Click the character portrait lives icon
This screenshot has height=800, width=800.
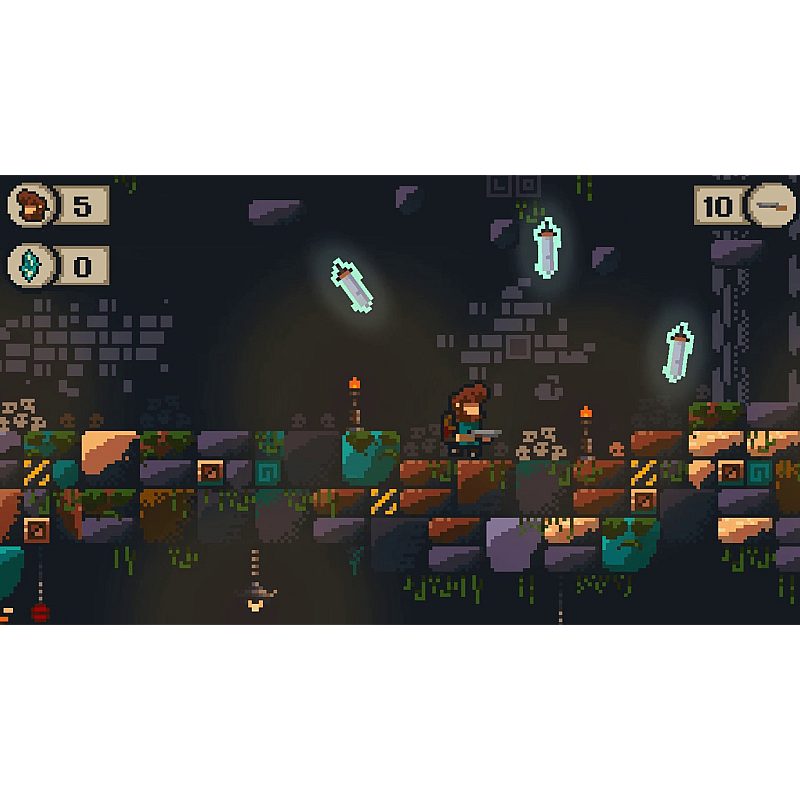31,206
